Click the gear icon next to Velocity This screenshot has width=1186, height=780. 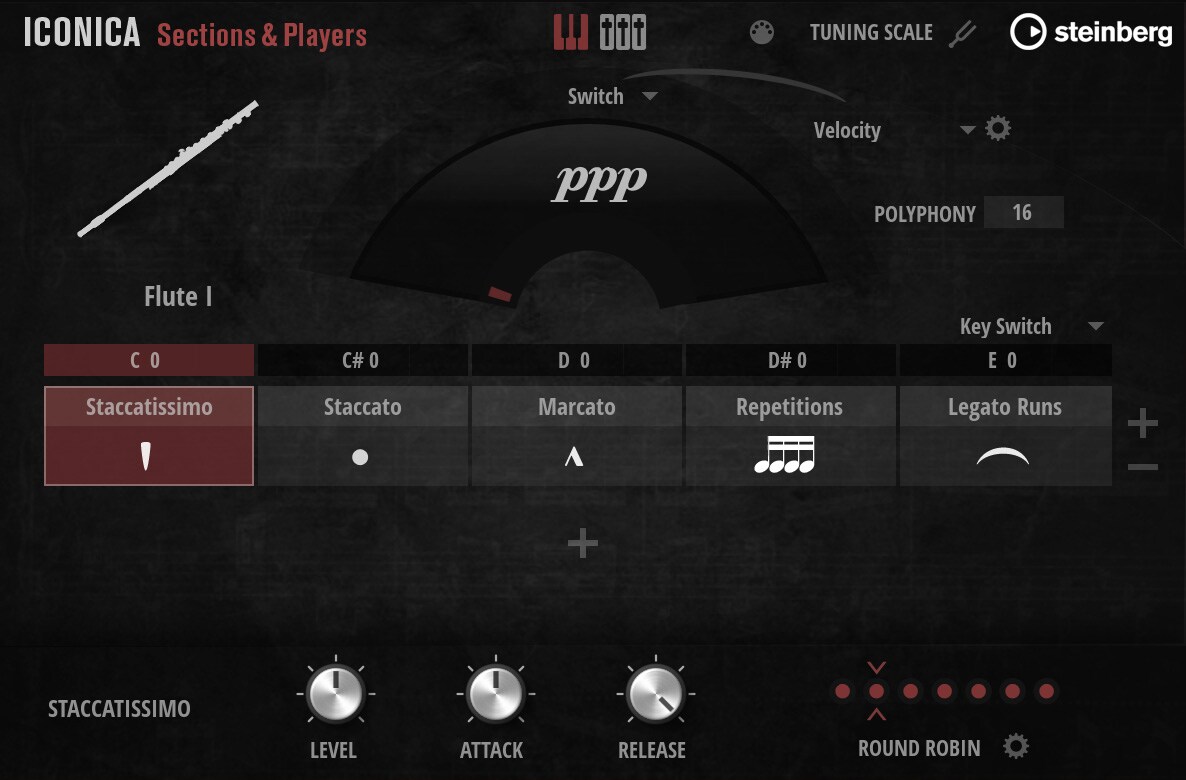998,129
